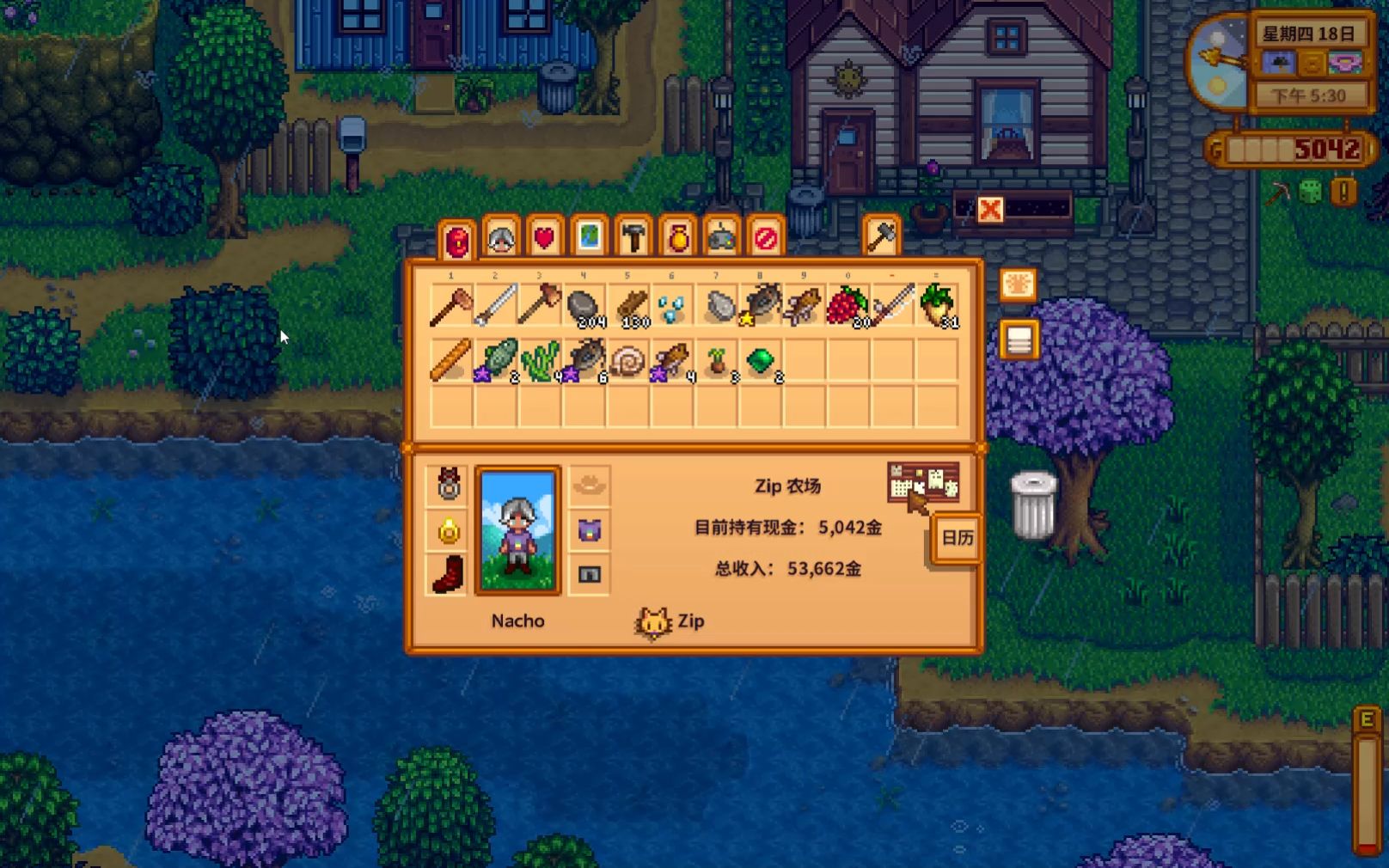Open the Options tab with gamepad icon

(722, 237)
